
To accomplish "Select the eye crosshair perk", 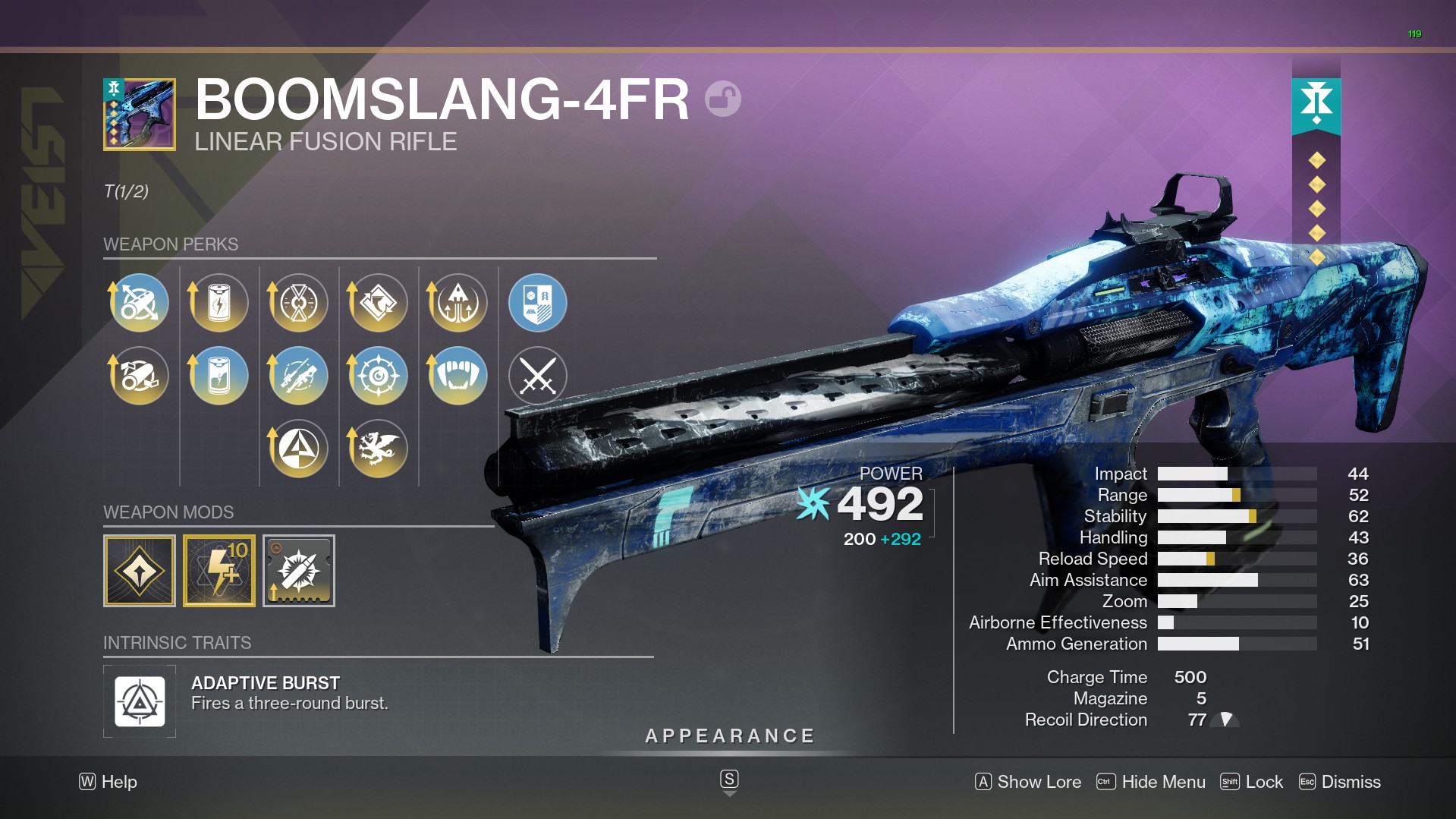I will [x=378, y=376].
